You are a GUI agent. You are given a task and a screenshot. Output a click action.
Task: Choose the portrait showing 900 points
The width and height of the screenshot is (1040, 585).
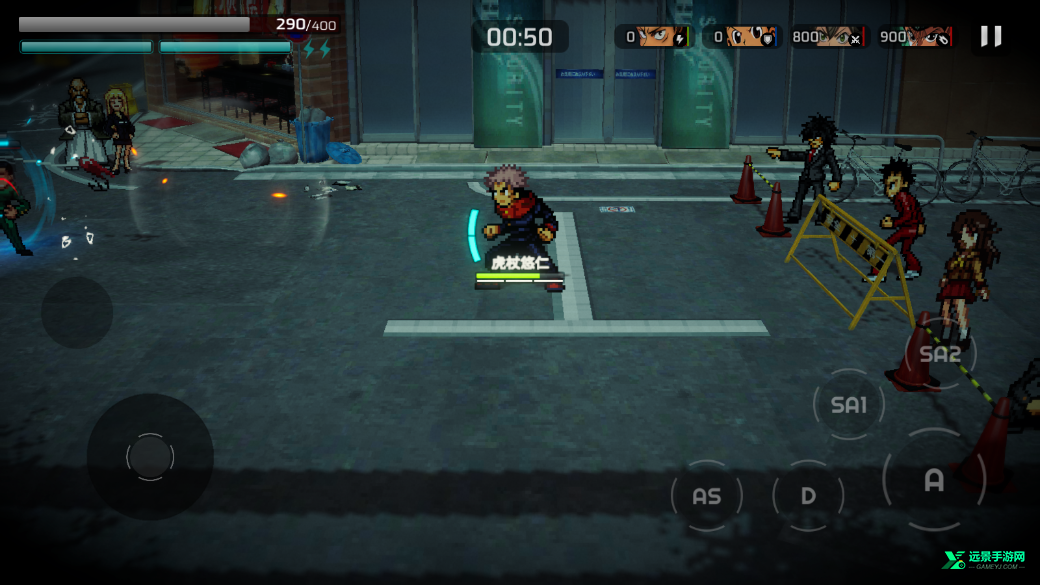(916, 37)
